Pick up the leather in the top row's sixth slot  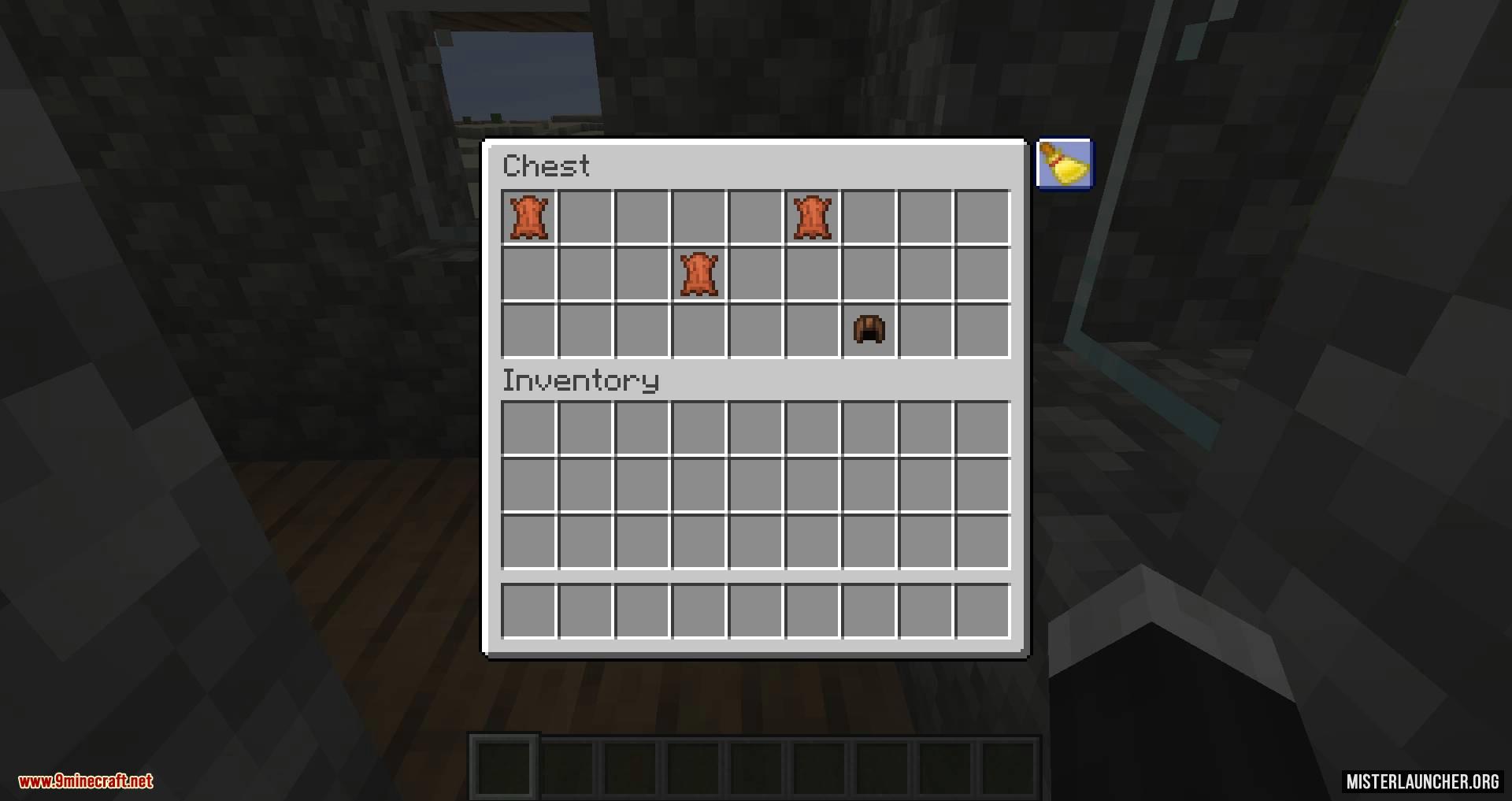click(x=811, y=217)
